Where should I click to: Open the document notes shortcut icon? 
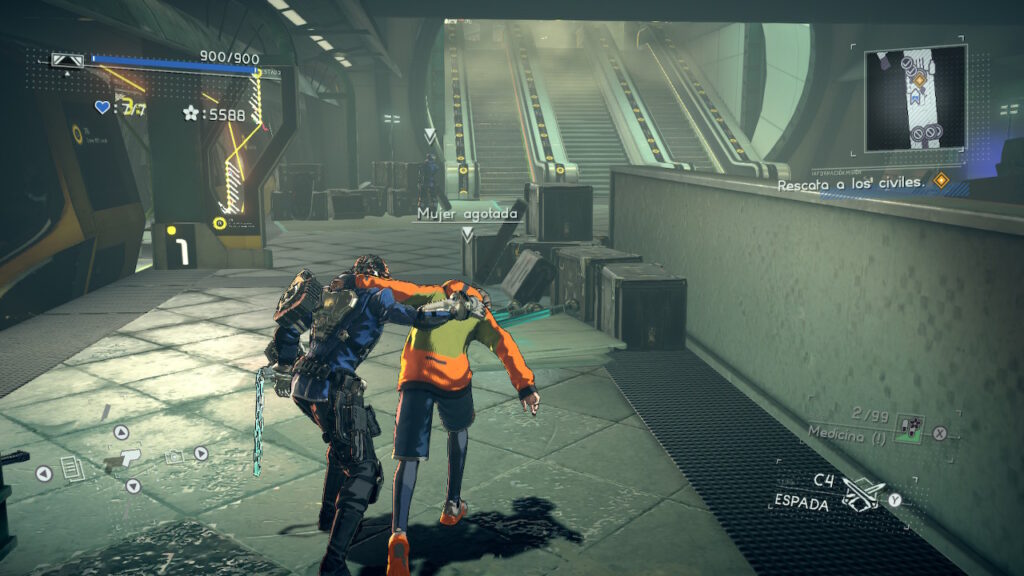72,468
